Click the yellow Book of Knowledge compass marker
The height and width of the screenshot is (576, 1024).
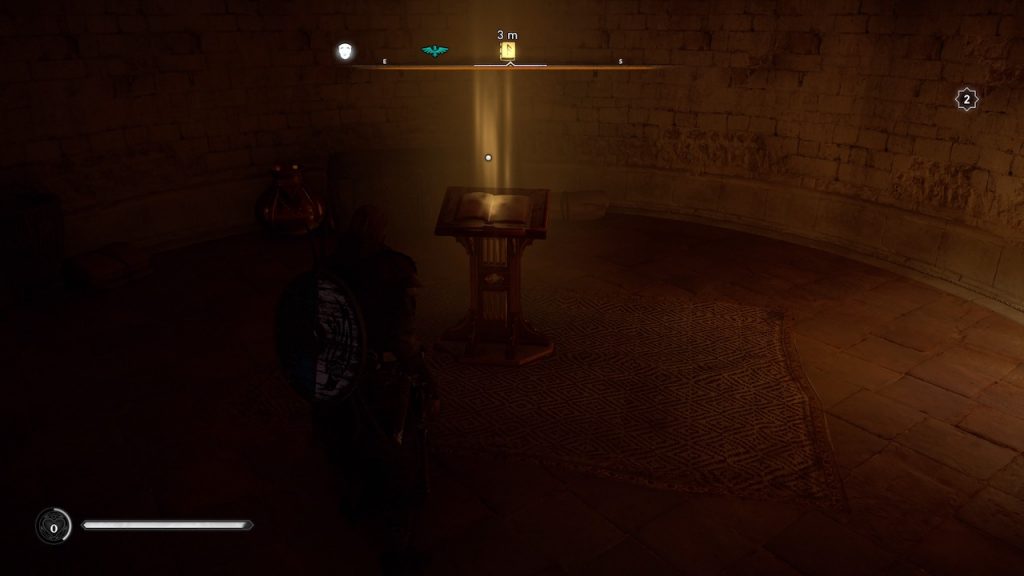[508, 51]
